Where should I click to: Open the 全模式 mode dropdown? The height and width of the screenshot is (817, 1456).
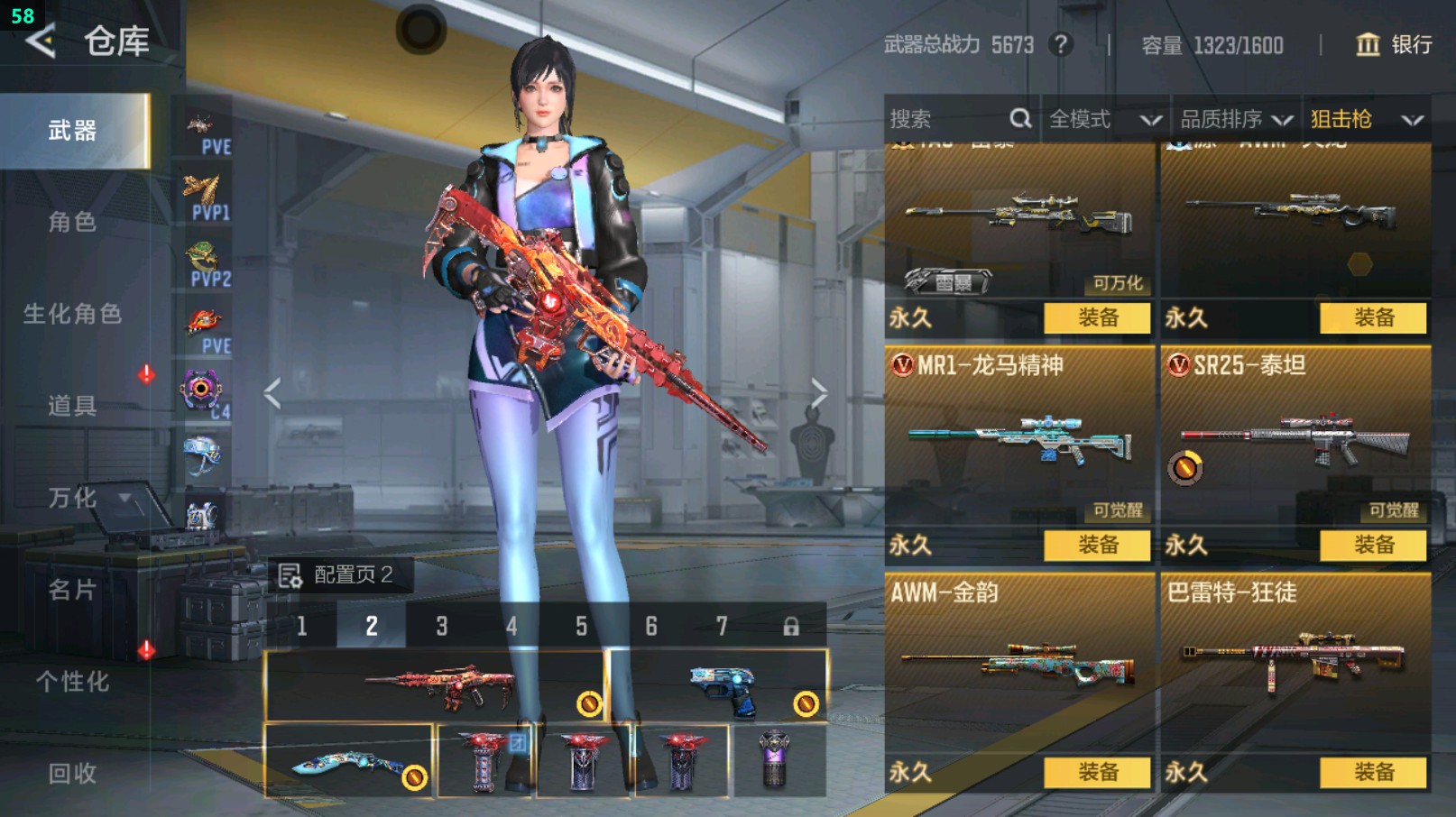(x=1103, y=119)
